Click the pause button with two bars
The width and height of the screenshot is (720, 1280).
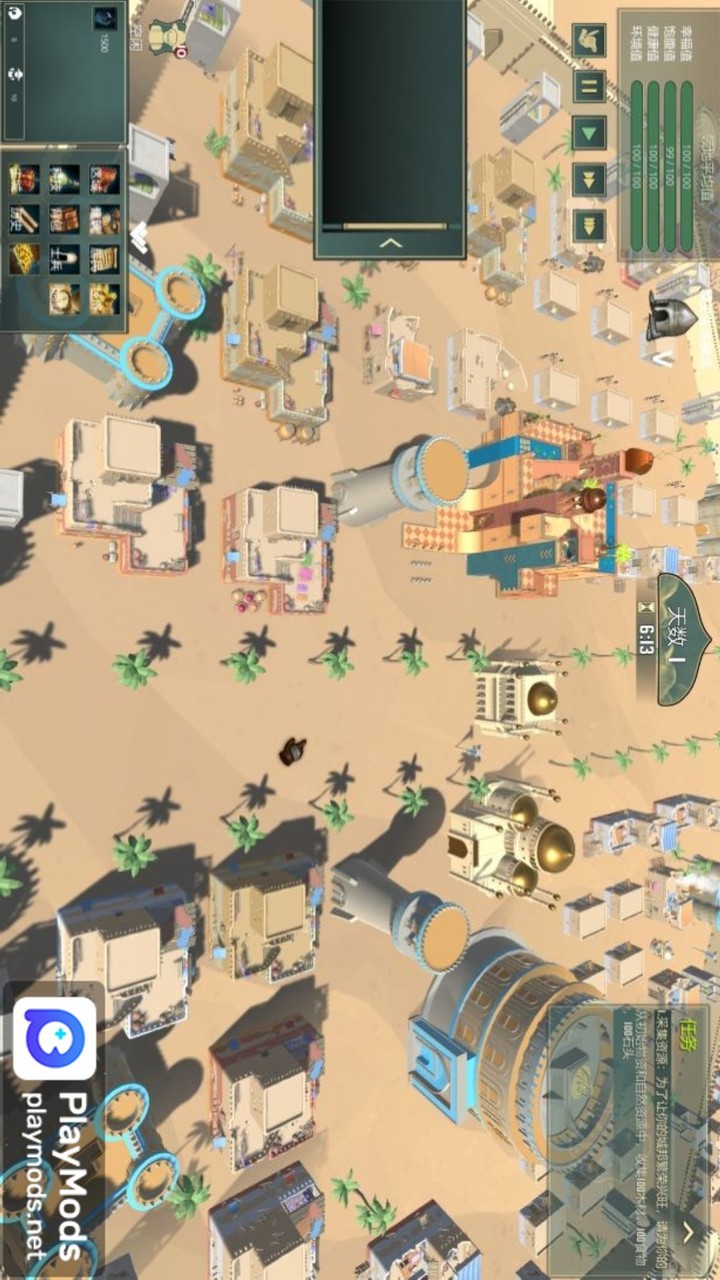(588, 86)
